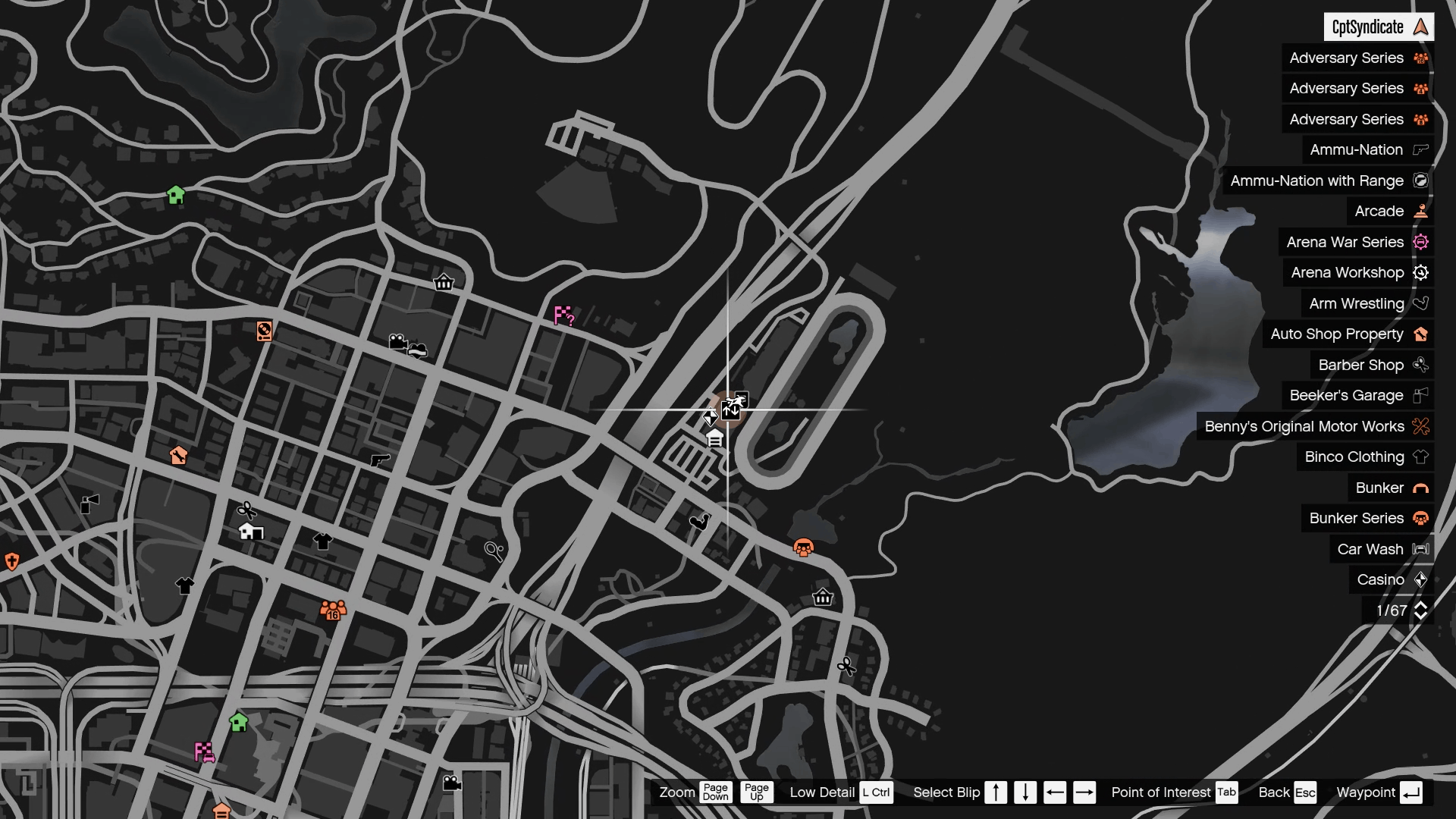The image size is (1456, 819).
Task: Click the orange Bunker Series blip near the hills
Action: click(x=803, y=546)
